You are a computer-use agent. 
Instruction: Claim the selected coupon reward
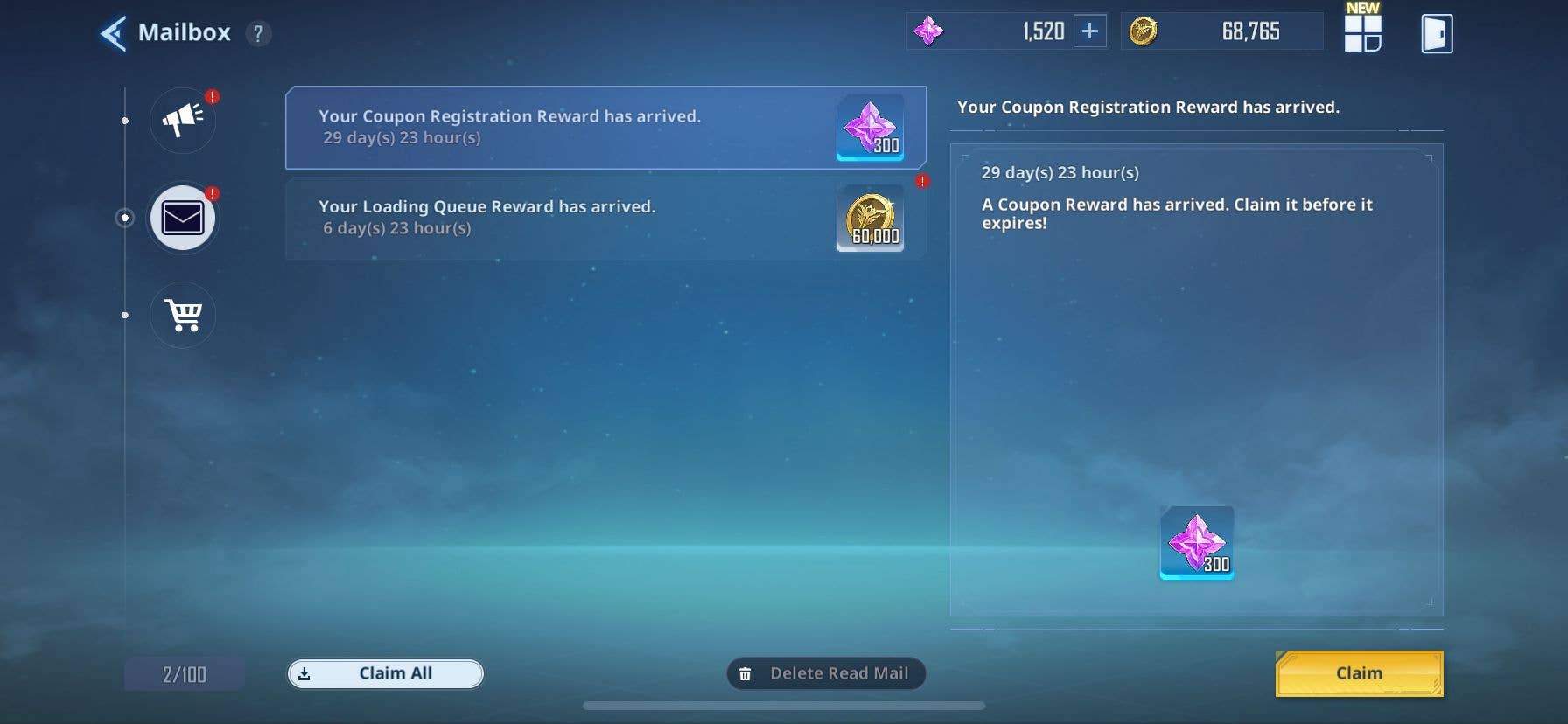click(x=1359, y=673)
